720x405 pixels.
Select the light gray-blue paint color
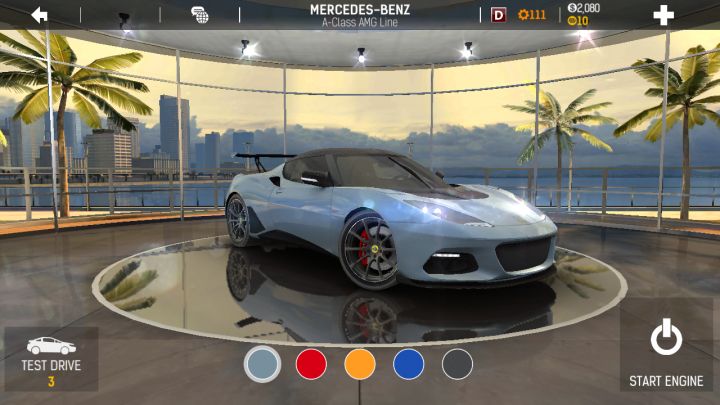pyautogui.click(x=262, y=363)
